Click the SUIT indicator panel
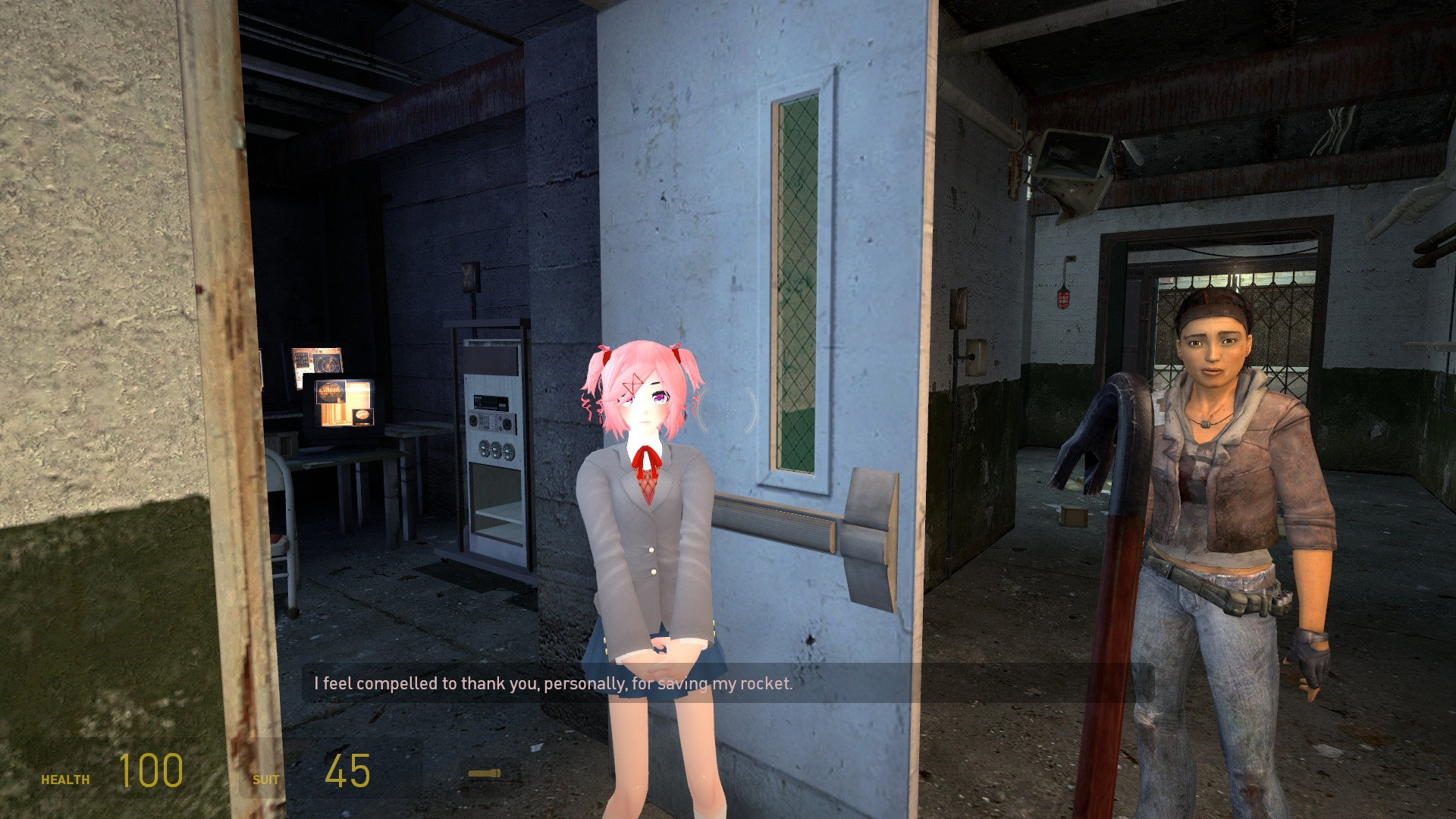The height and width of the screenshot is (819, 1456). [267, 778]
